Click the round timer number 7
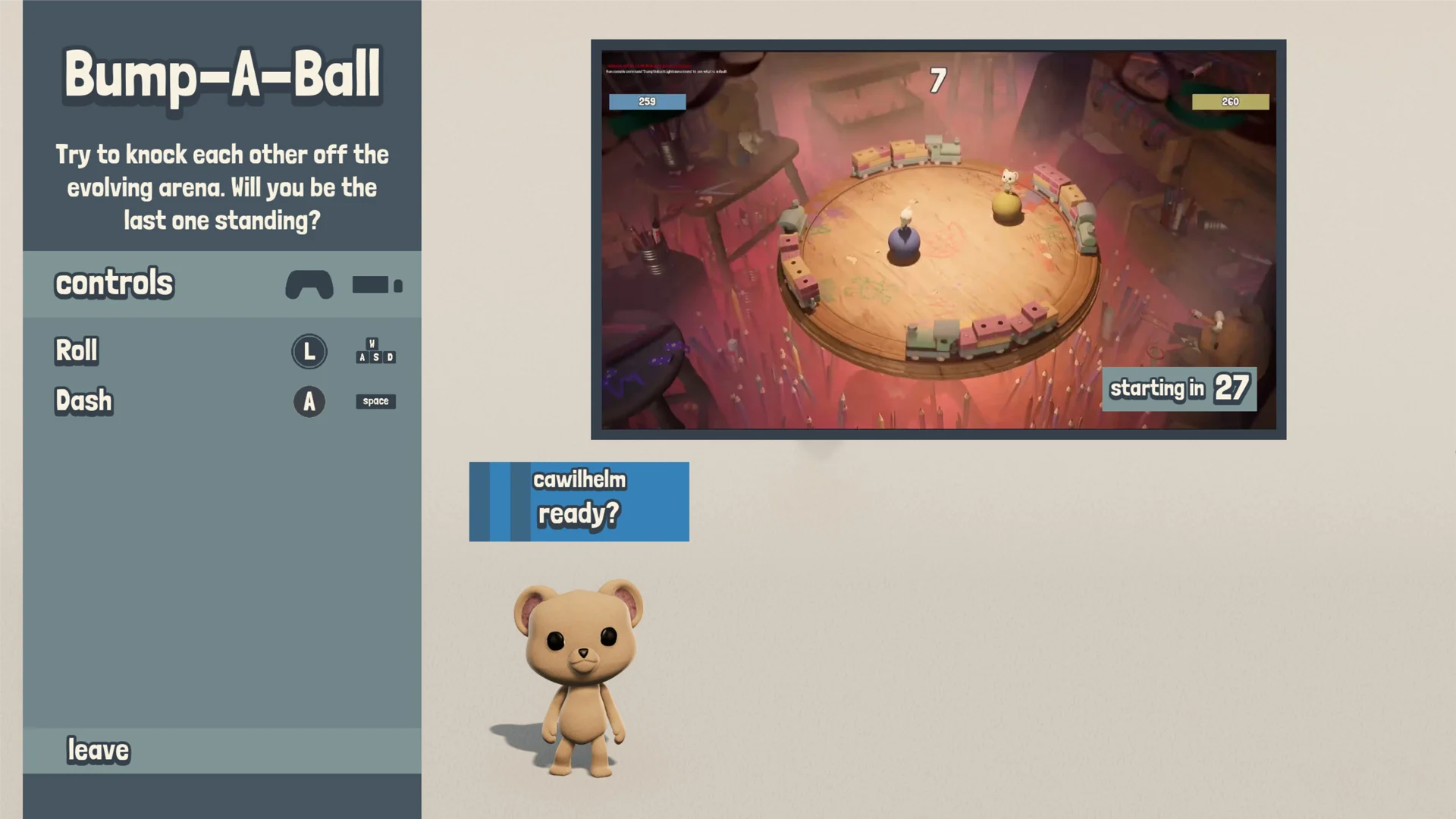Image resolution: width=1456 pixels, height=819 pixels. click(936, 80)
